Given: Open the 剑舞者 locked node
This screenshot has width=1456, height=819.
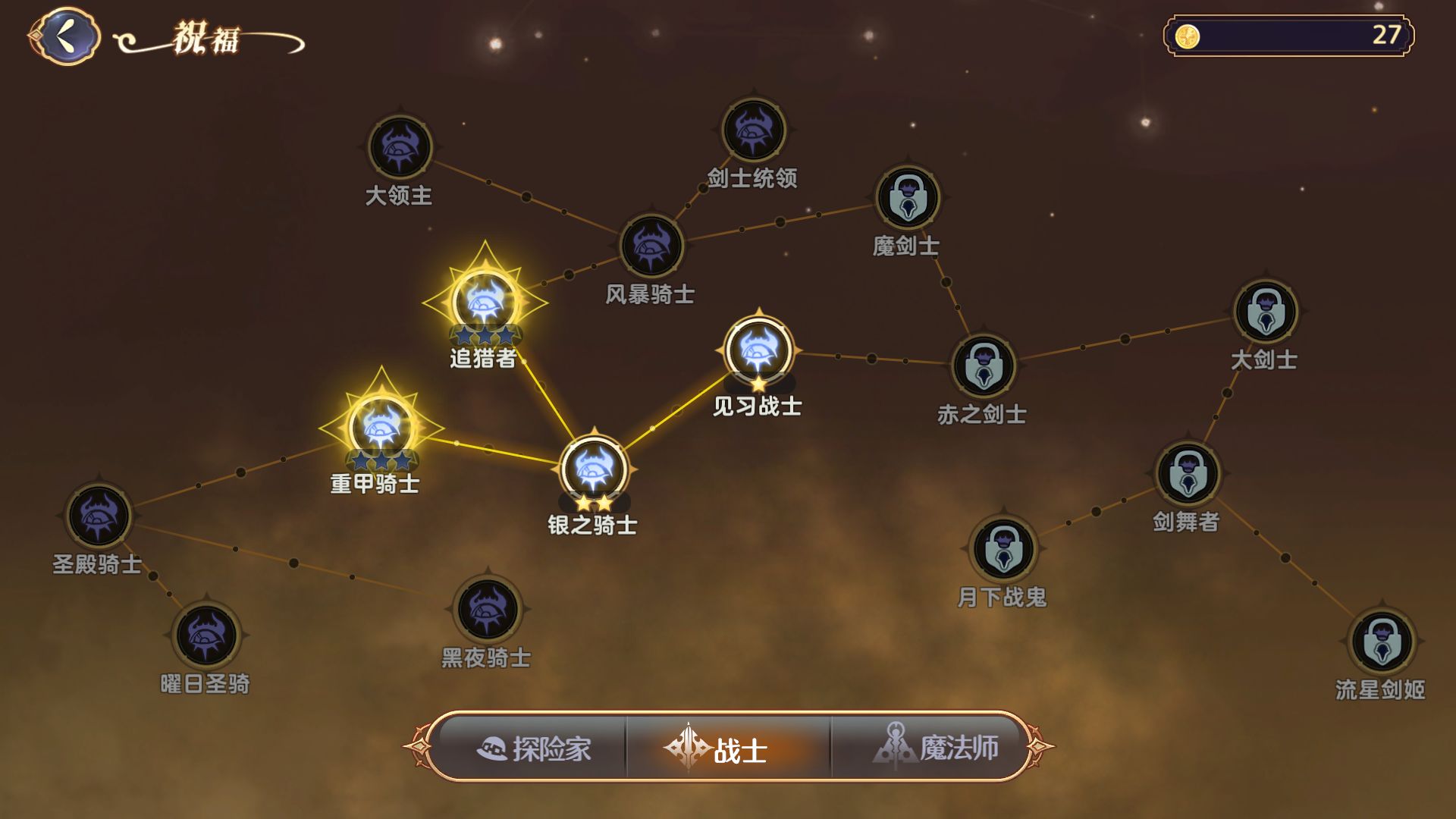Looking at the screenshot, I should [x=1188, y=470].
